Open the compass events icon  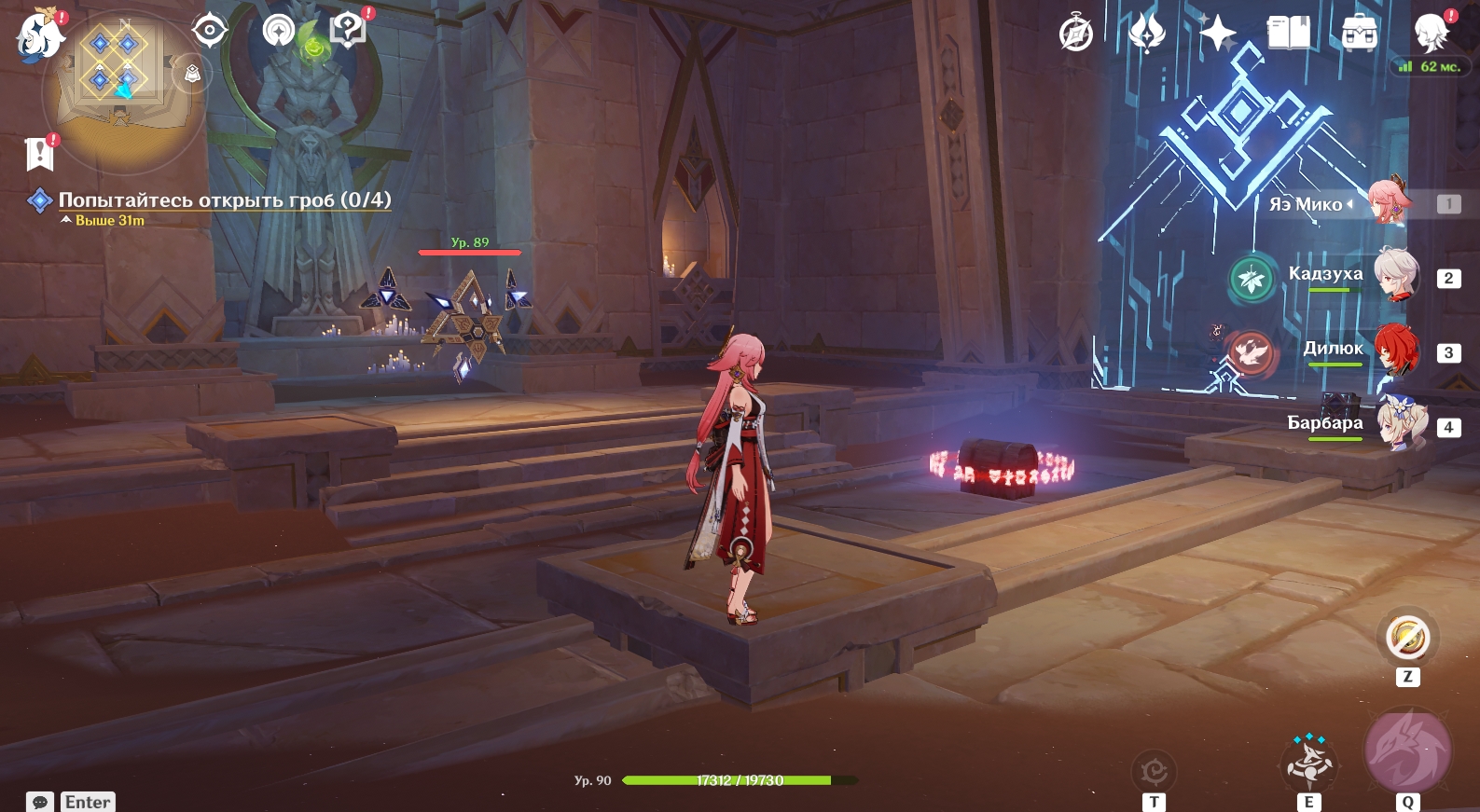(1076, 34)
